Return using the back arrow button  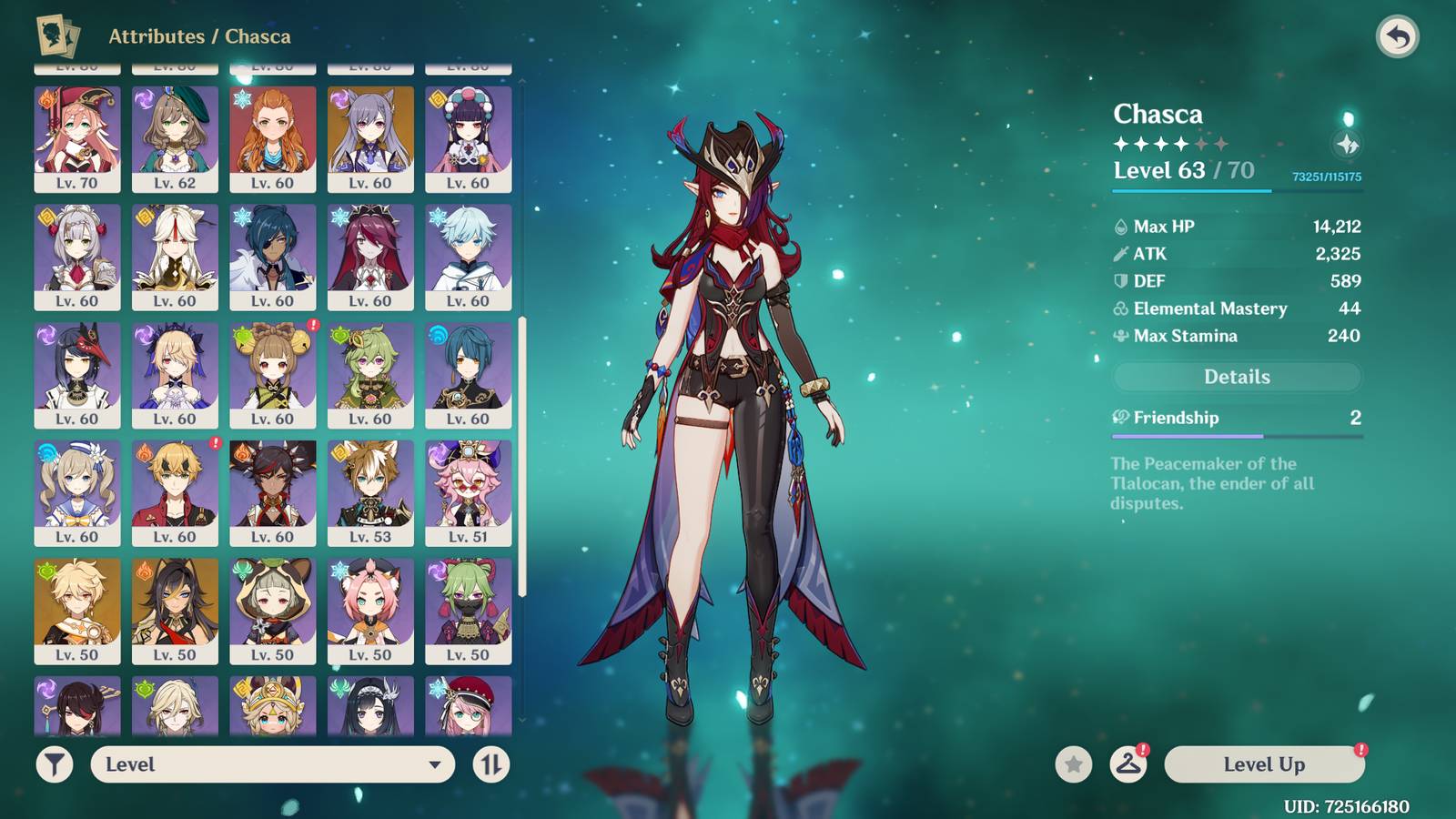point(1397,37)
